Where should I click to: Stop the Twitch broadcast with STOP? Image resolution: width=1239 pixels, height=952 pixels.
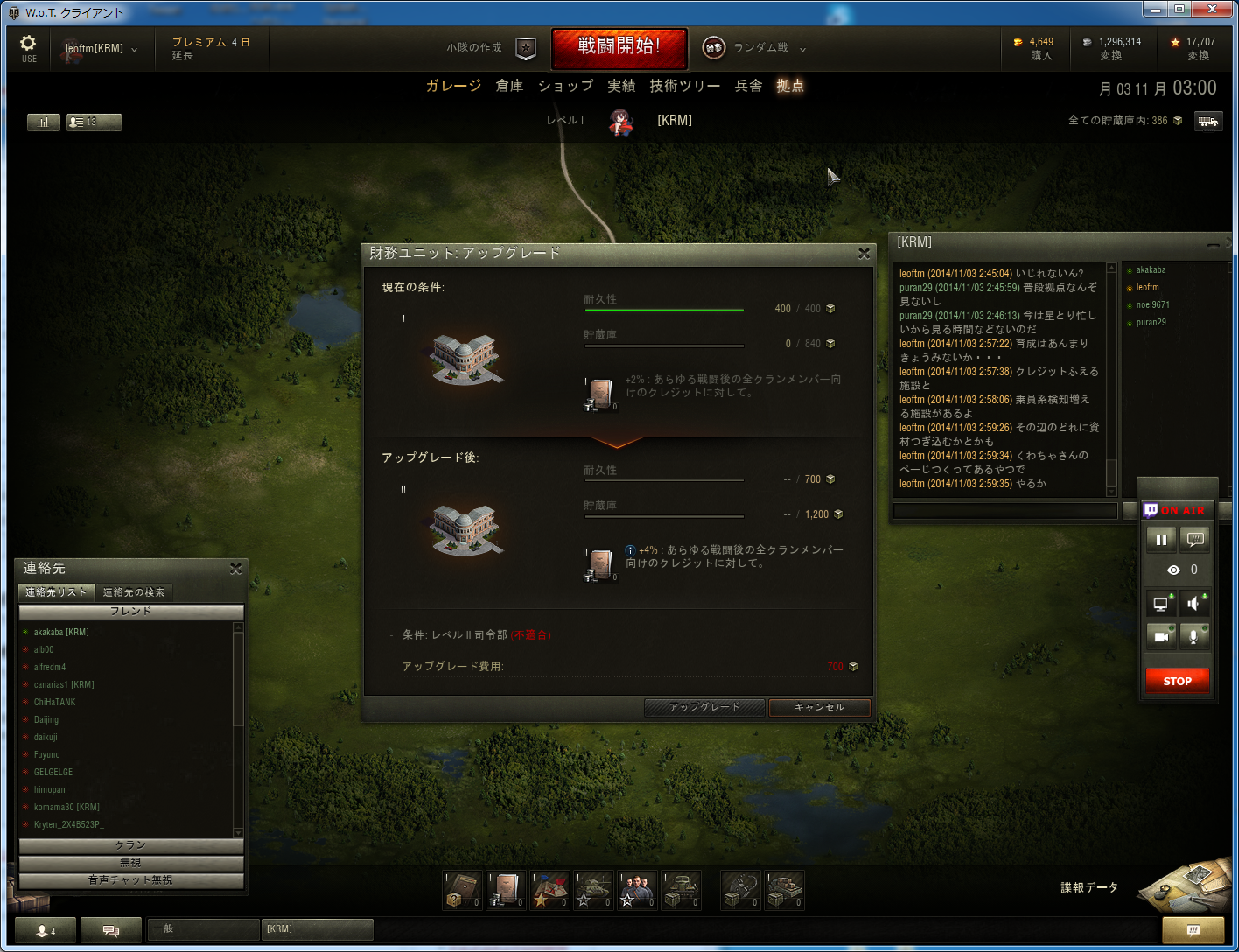pos(1177,681)
